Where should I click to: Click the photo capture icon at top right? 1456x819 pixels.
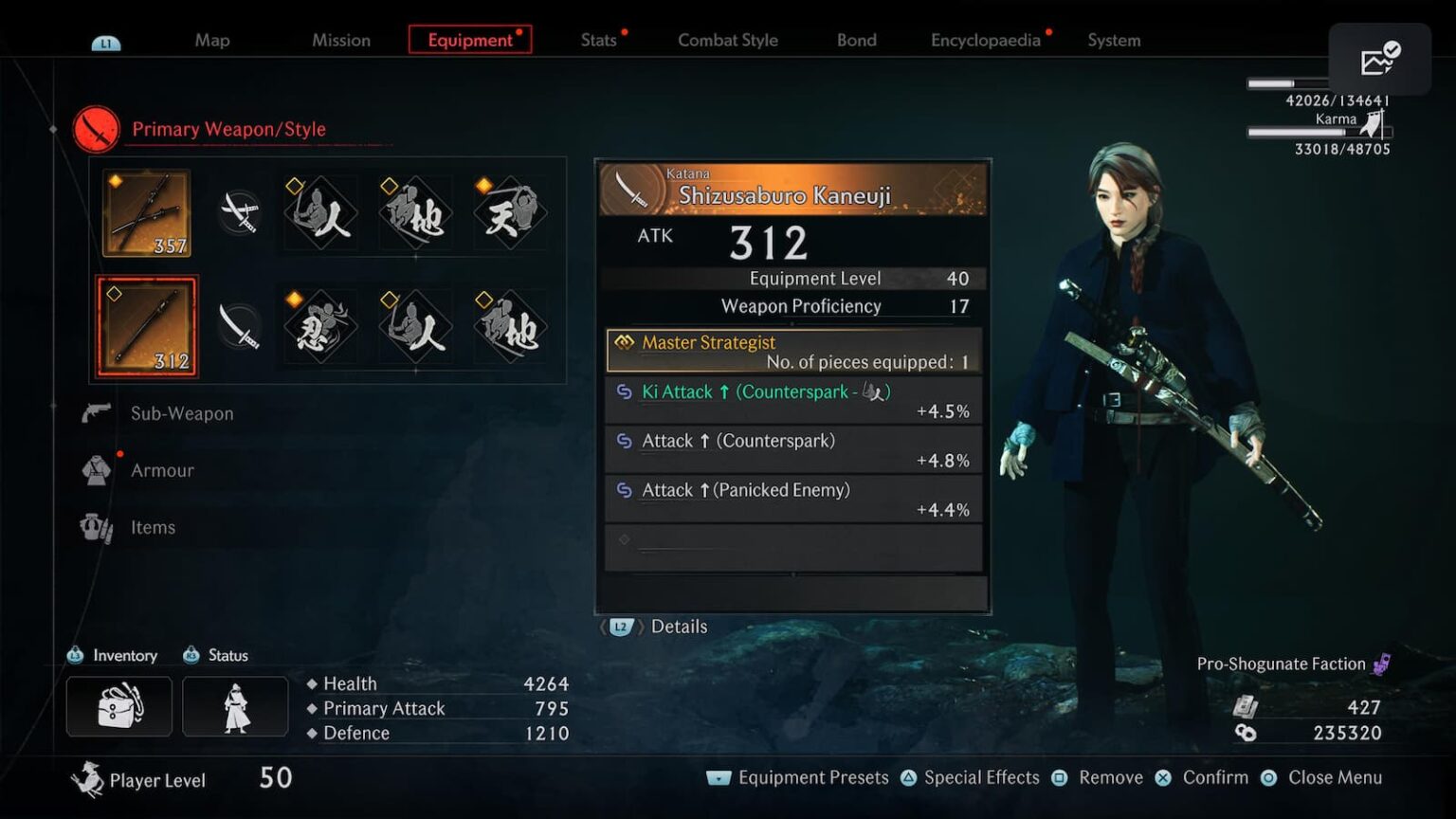pos(1379,59)
